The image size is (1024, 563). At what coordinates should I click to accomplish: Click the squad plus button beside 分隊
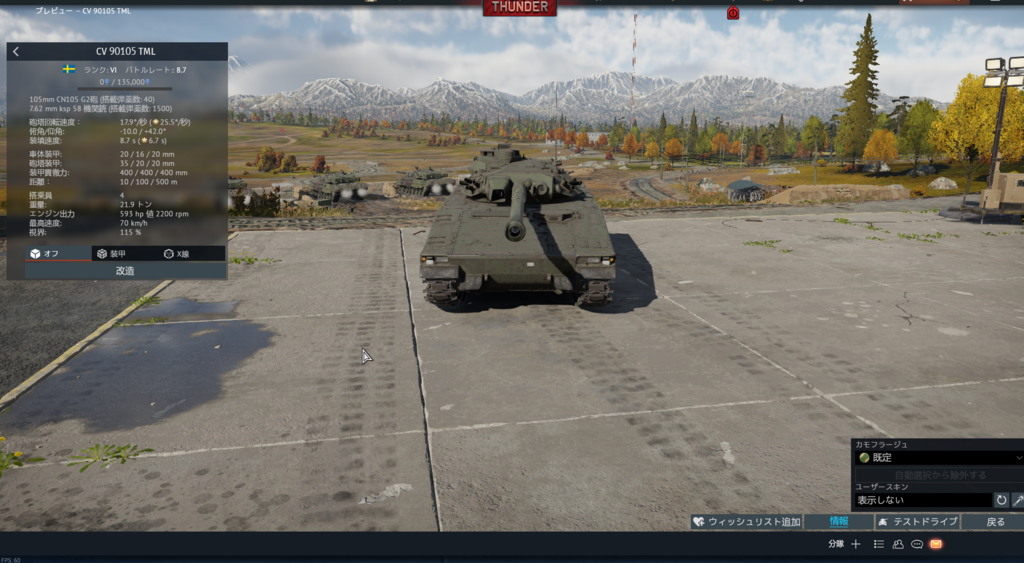pyautogui.click(x=856, y=544)
